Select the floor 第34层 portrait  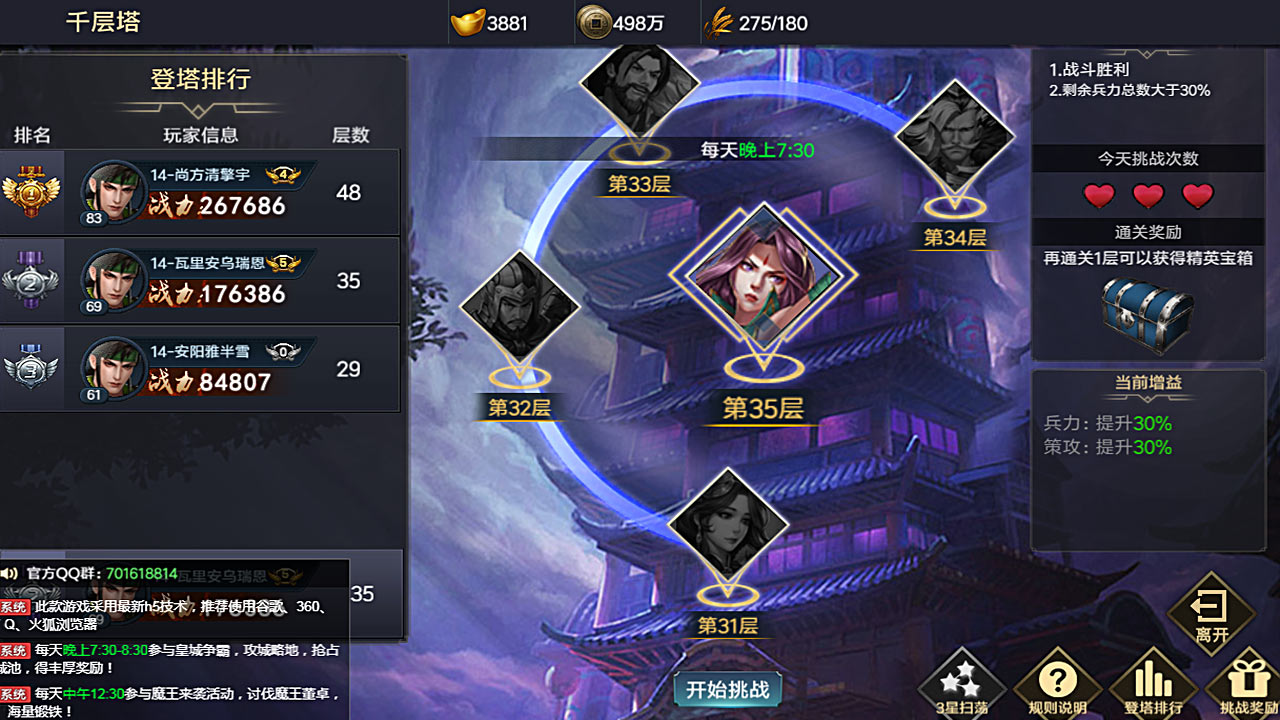[x=954, y=138]
